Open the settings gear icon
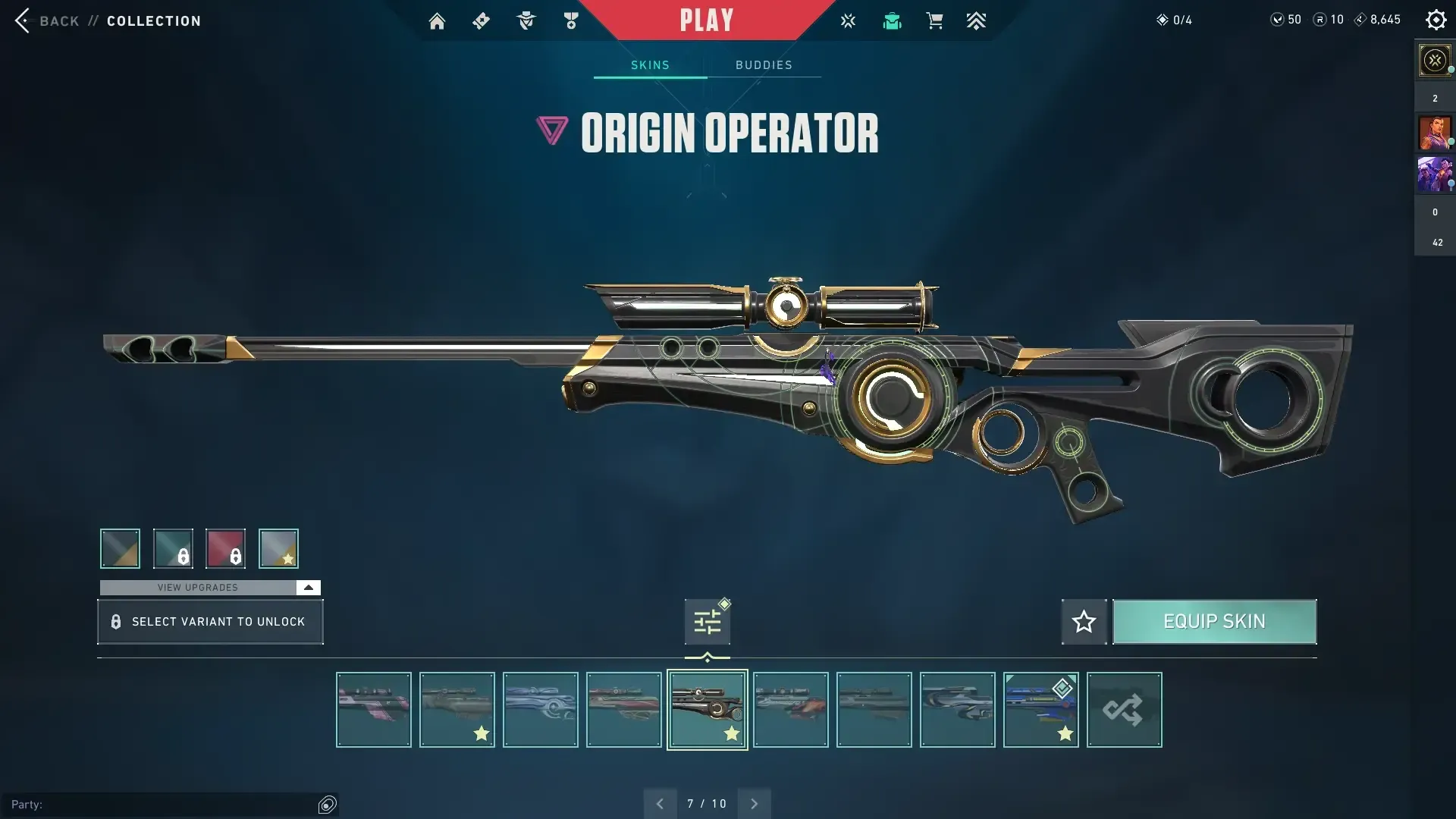1456x819 pixels. [x=1436, y=20]
